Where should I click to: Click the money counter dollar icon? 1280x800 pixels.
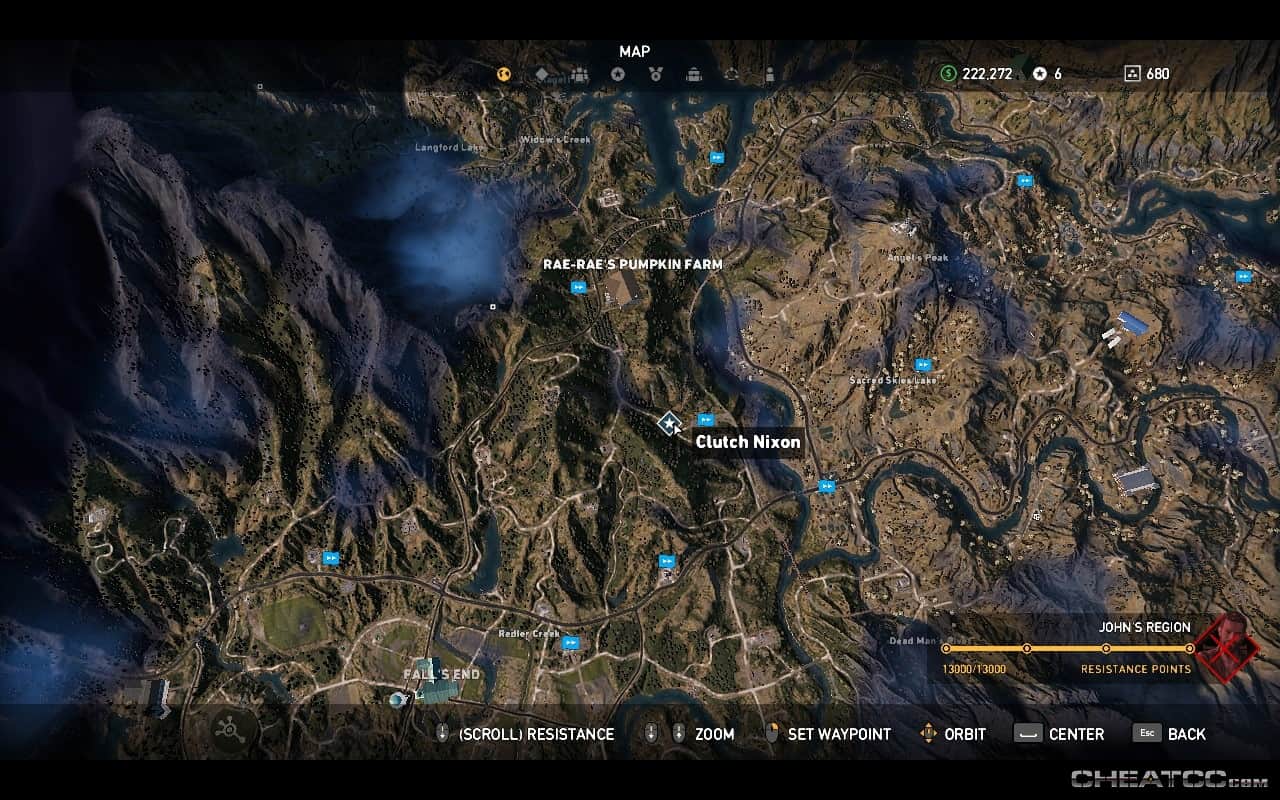pos(948,73)
